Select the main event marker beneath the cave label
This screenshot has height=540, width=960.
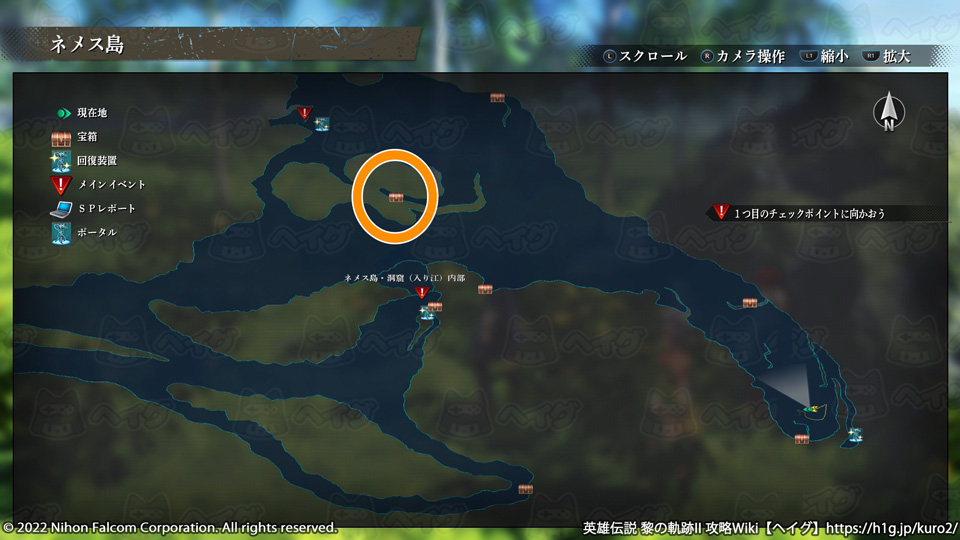click(x=422, y=293)
